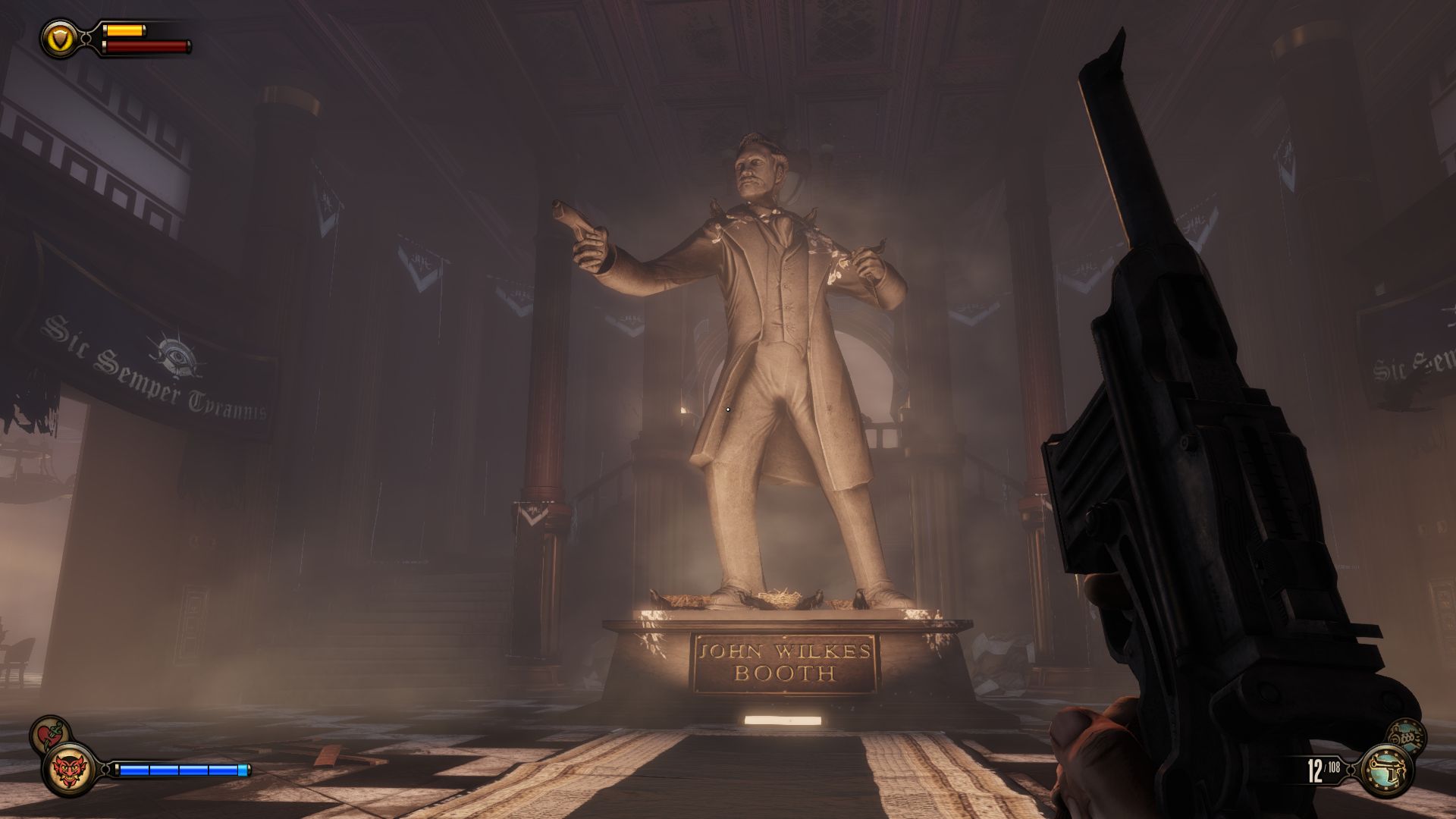Click the equipped pistol weapon icon
The image size is (1456, 819).
[1387, 770]
